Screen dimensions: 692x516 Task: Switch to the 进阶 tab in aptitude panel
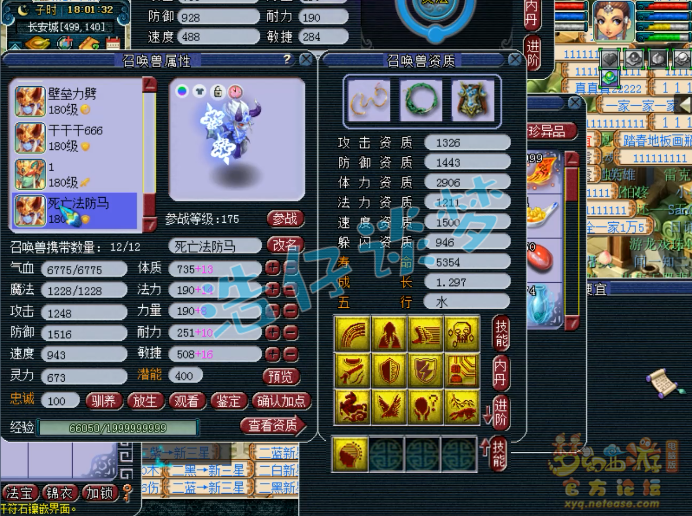(x=501, y=410)
